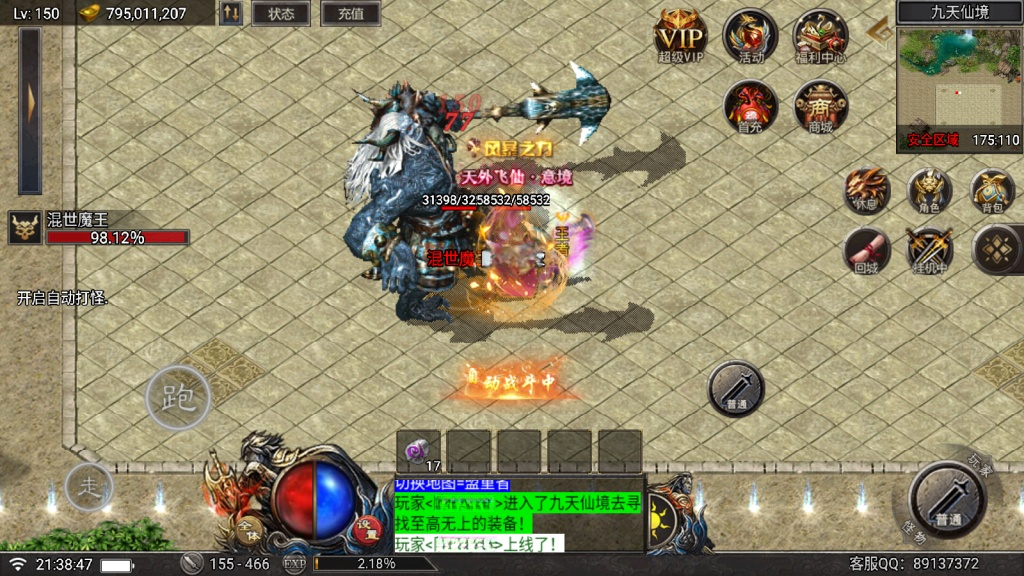Click the 九天仙境 minimap
This screenshot has width=1024, height=576.
[958, 86]
